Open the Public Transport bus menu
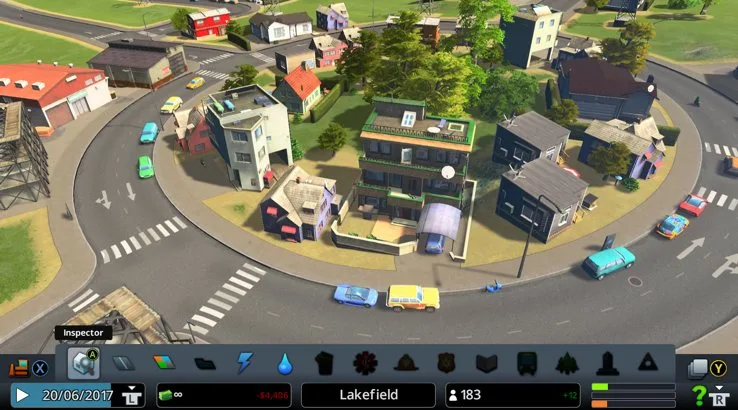The image size is (738, 410). pos(526,363)
